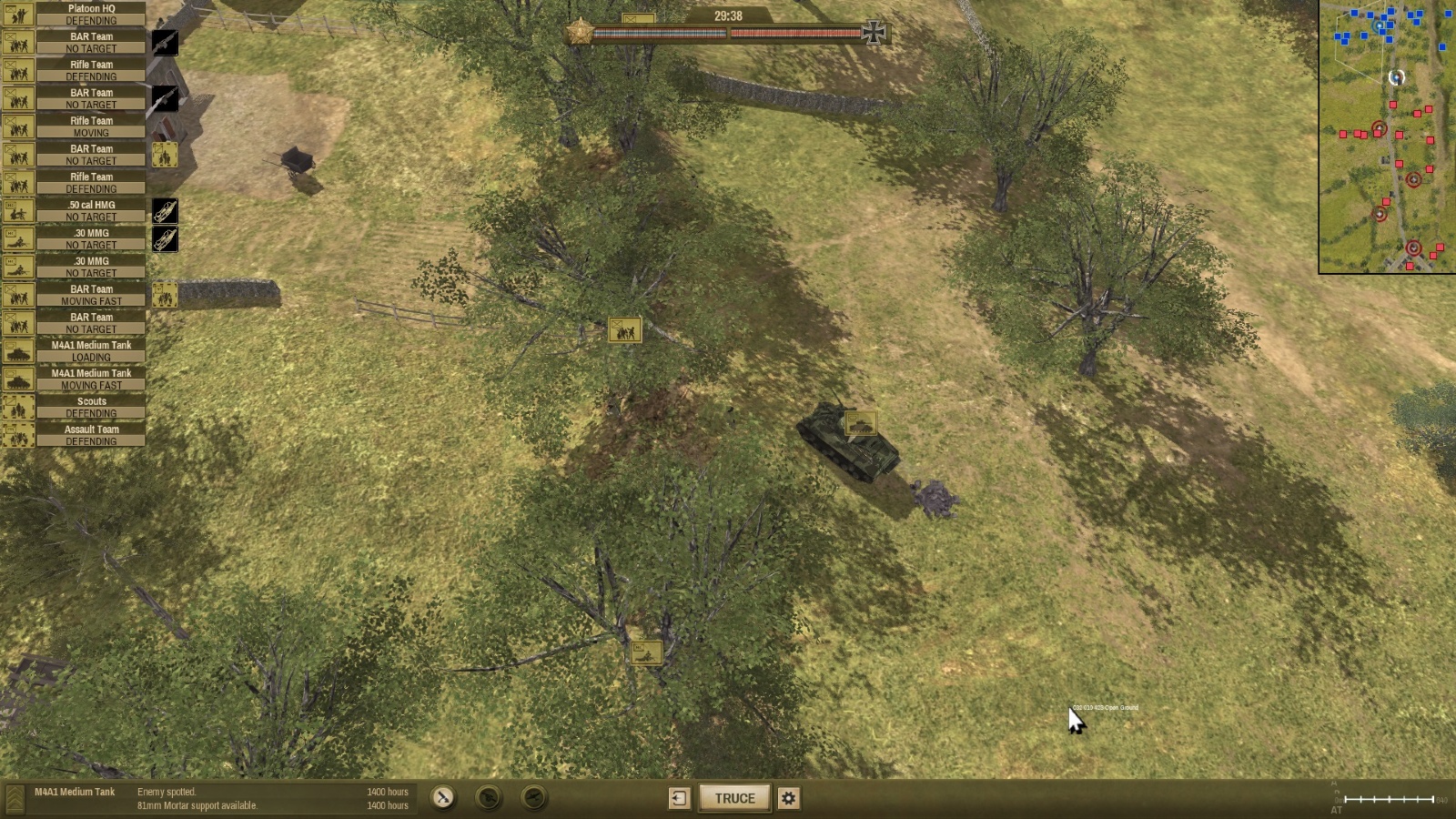Screen dimensions: 1456x819
Task: Click the tactical minimap
Action: pos(1387,136)
